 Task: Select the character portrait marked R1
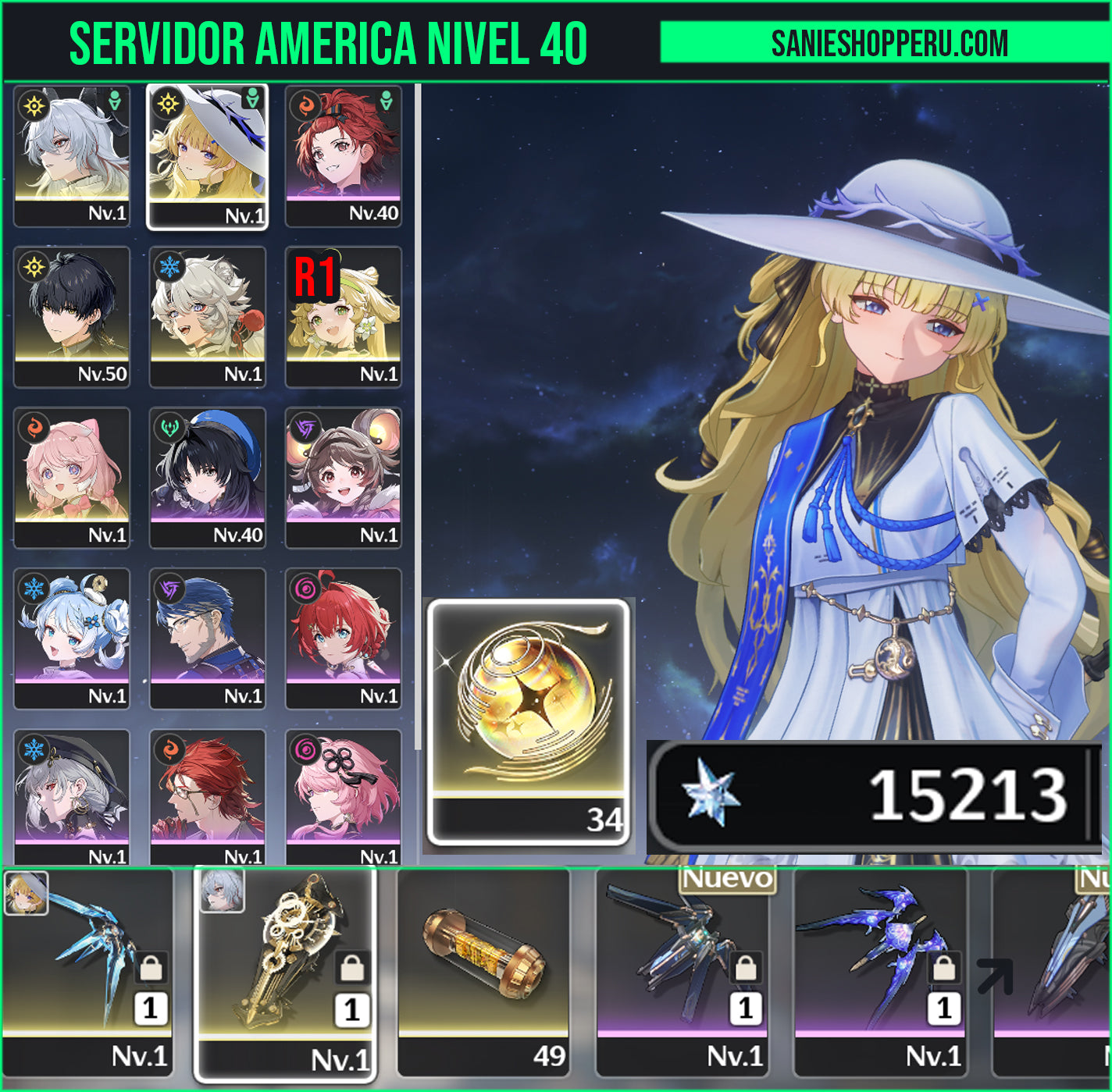click(x=343, y=317)
